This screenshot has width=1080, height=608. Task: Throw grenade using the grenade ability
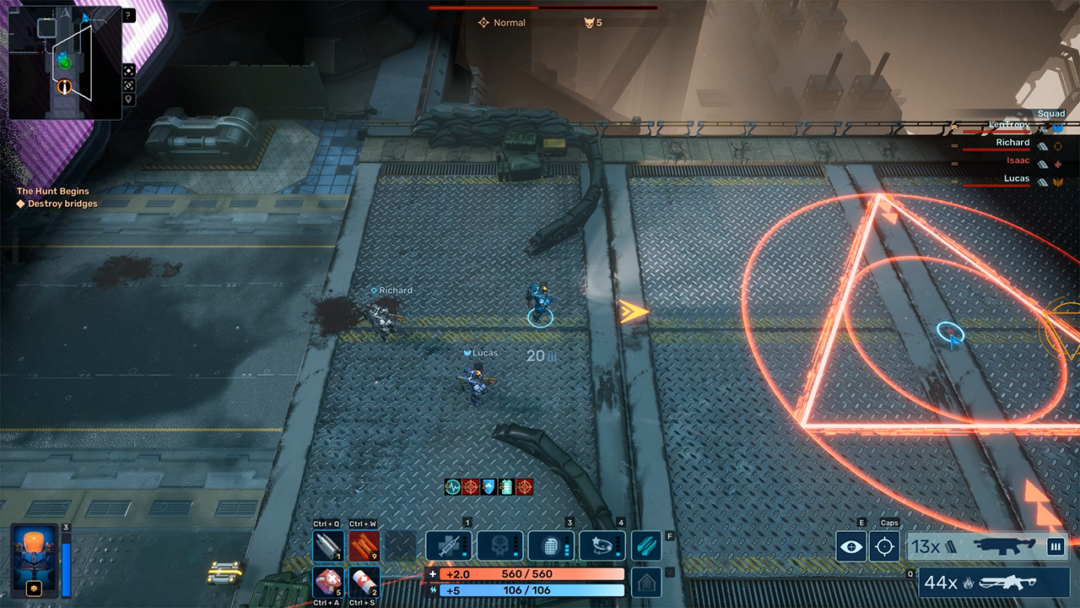click(551, 546)
